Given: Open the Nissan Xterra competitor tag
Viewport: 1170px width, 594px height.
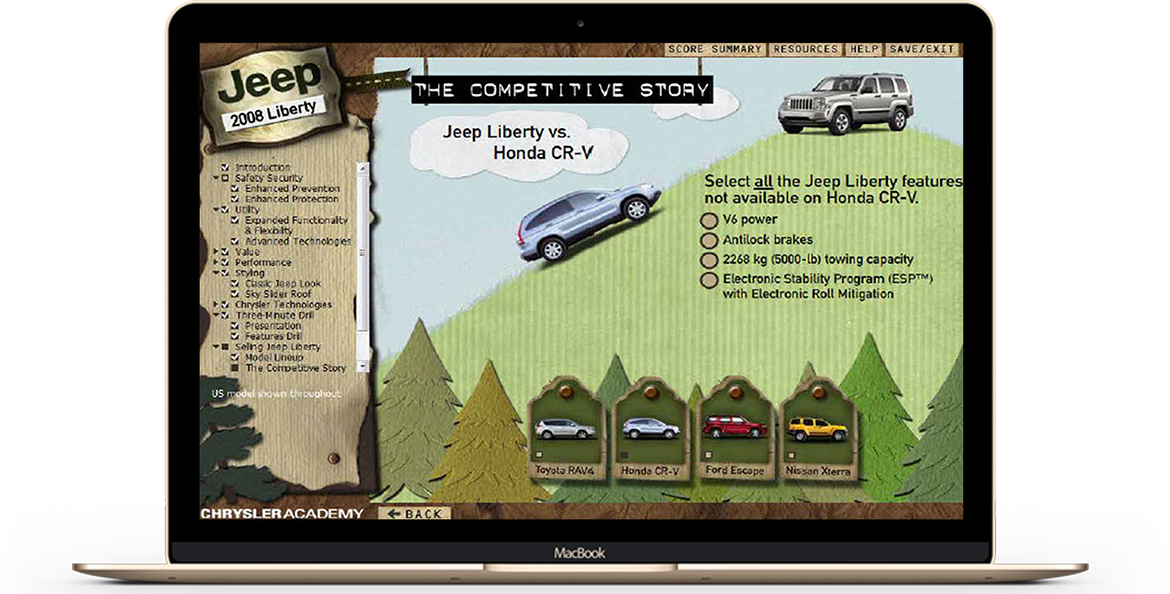Looking at the screenshot, I should tap(817, 435).
